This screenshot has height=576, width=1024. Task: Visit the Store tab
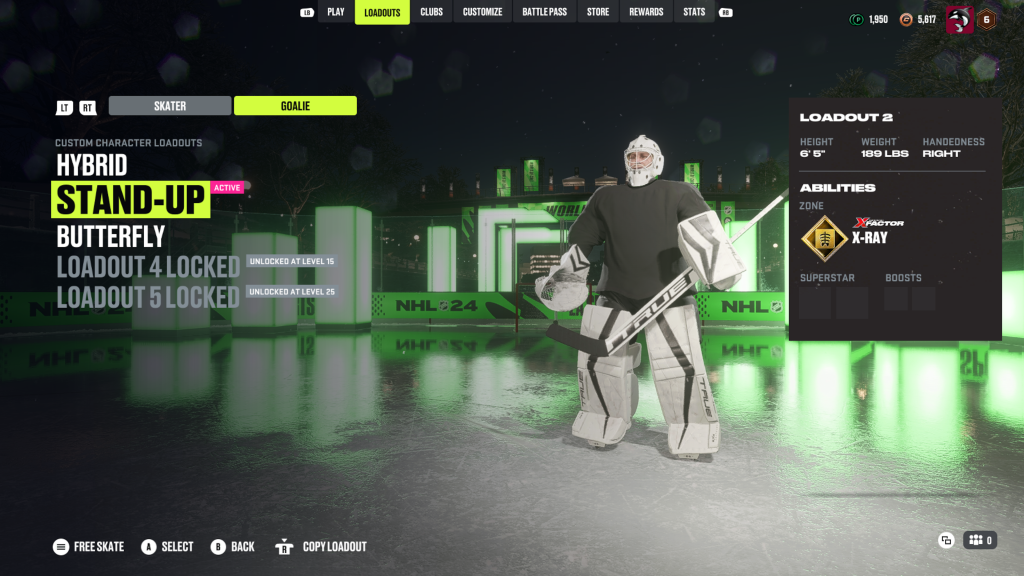click(x=598, y=12)
